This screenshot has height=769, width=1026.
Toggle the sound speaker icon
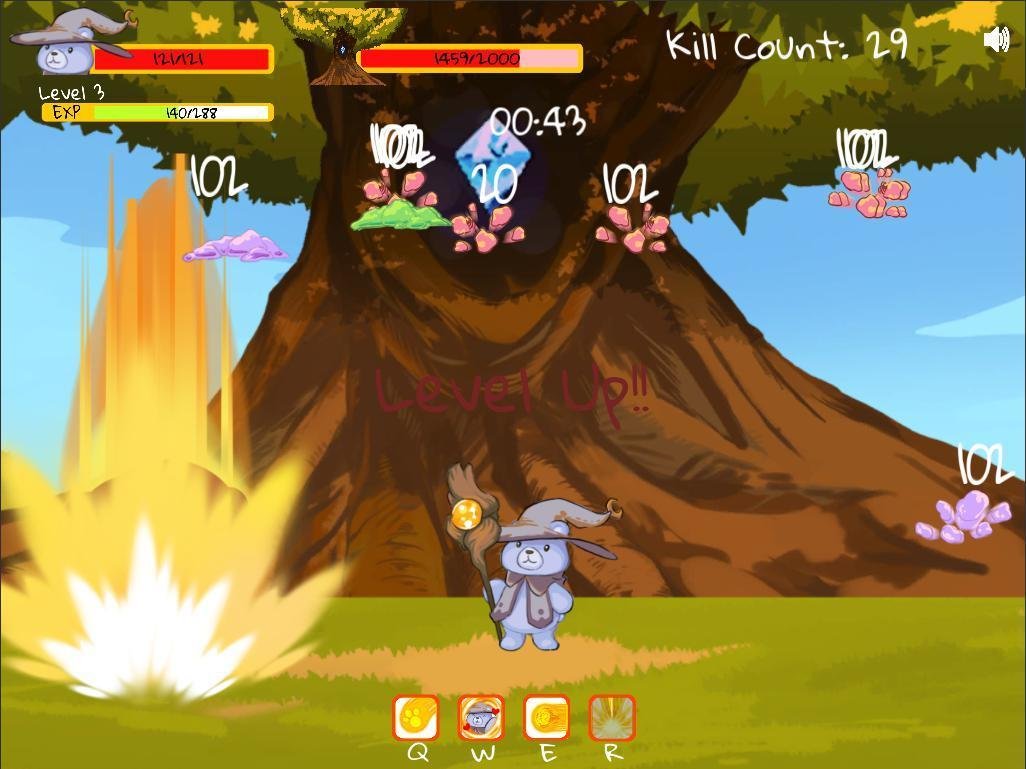click(x=996, y=40)
